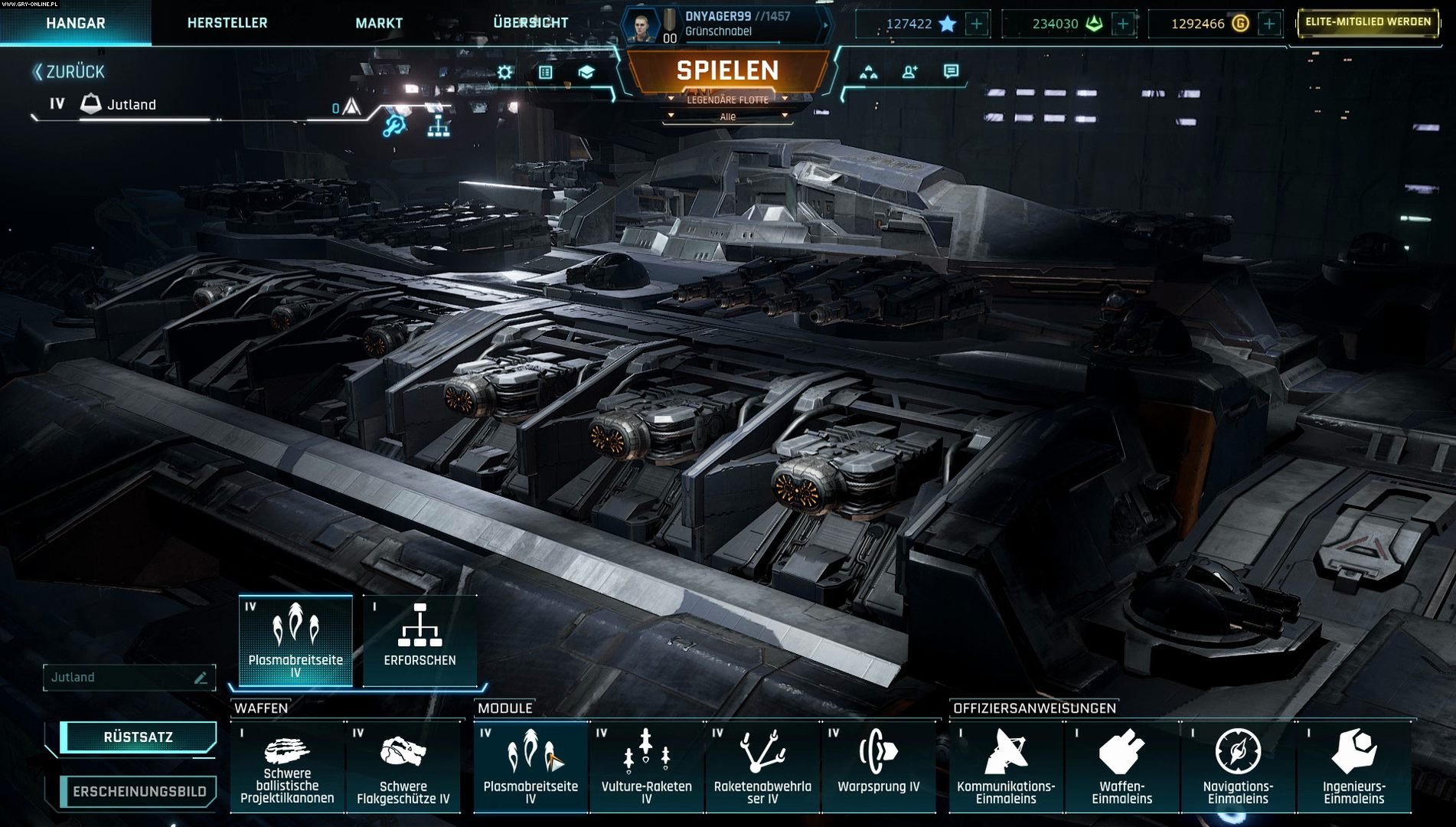Screen dimensions: 1456x827
Task: Go back with the Zurück button
Action: tap(69, 72)
